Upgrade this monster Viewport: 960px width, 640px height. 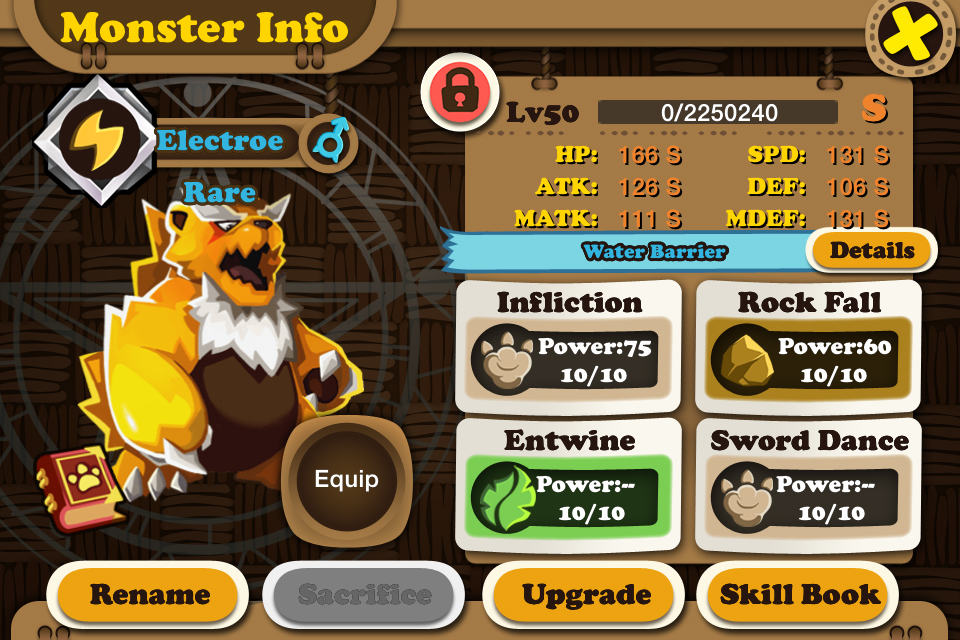586,595
